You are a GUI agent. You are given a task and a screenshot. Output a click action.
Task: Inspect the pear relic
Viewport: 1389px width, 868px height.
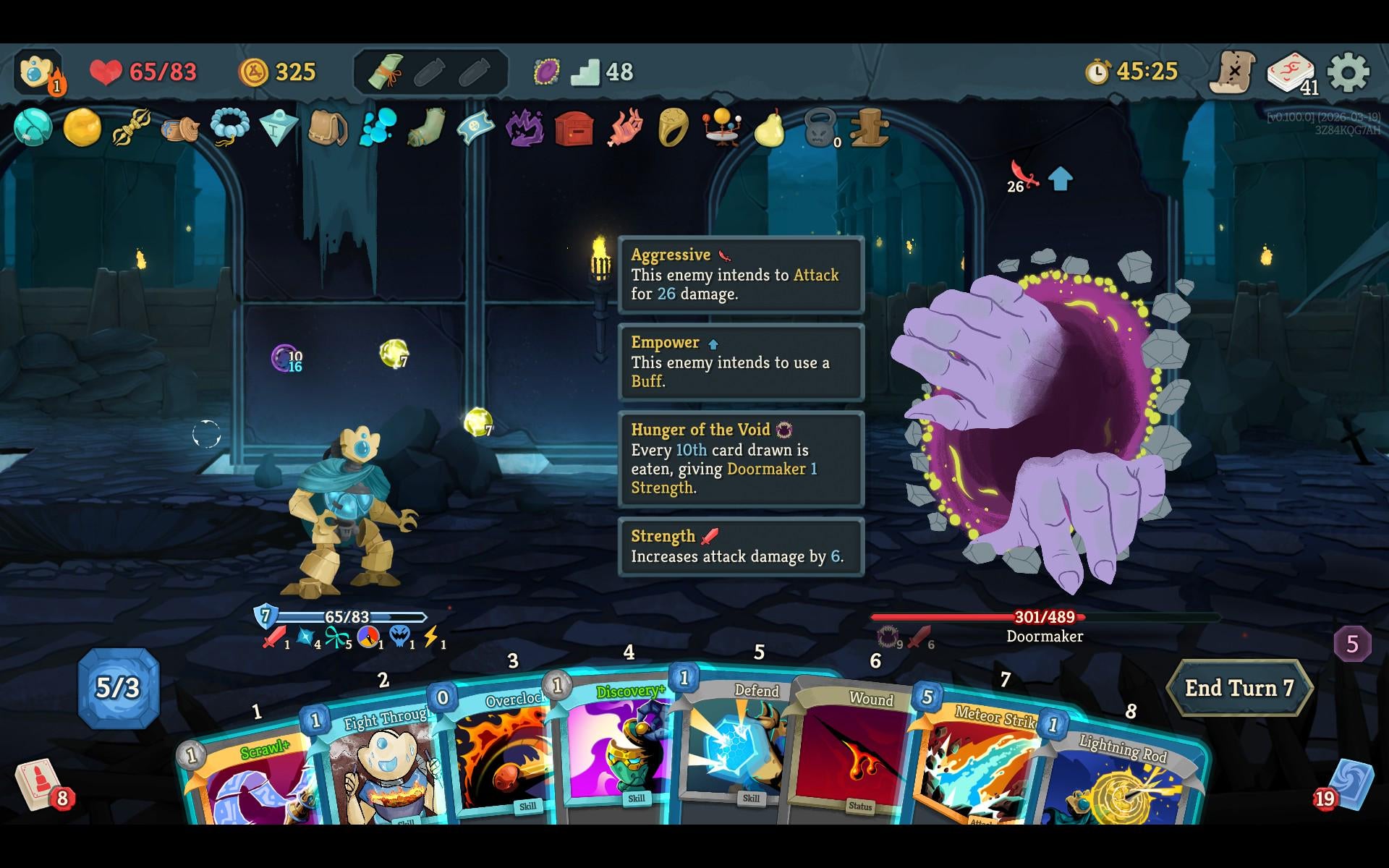pyautogui.click(x=770, y=129)
